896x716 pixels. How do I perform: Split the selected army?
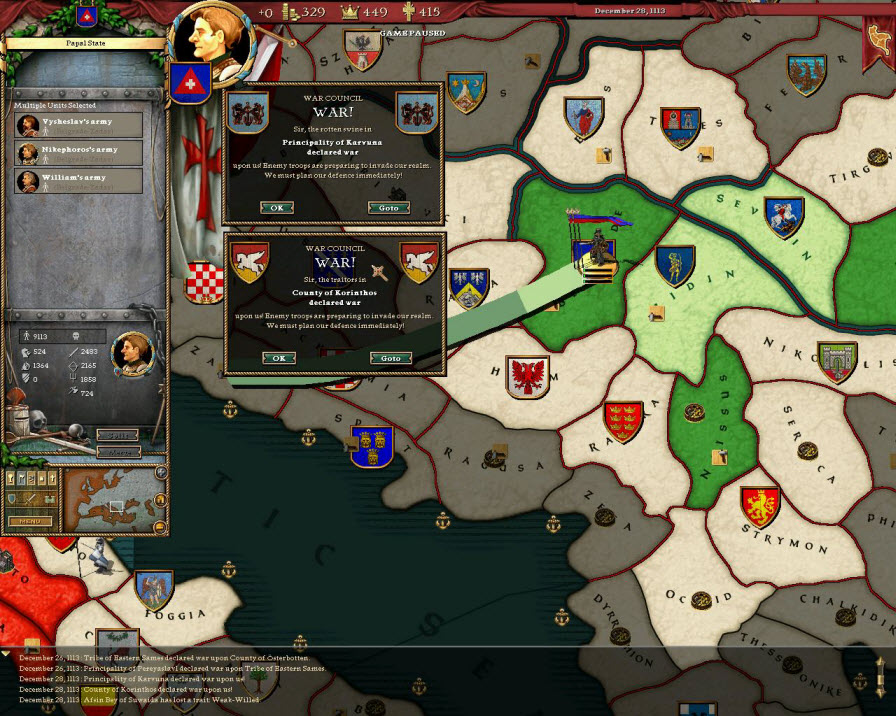[118, 435]
